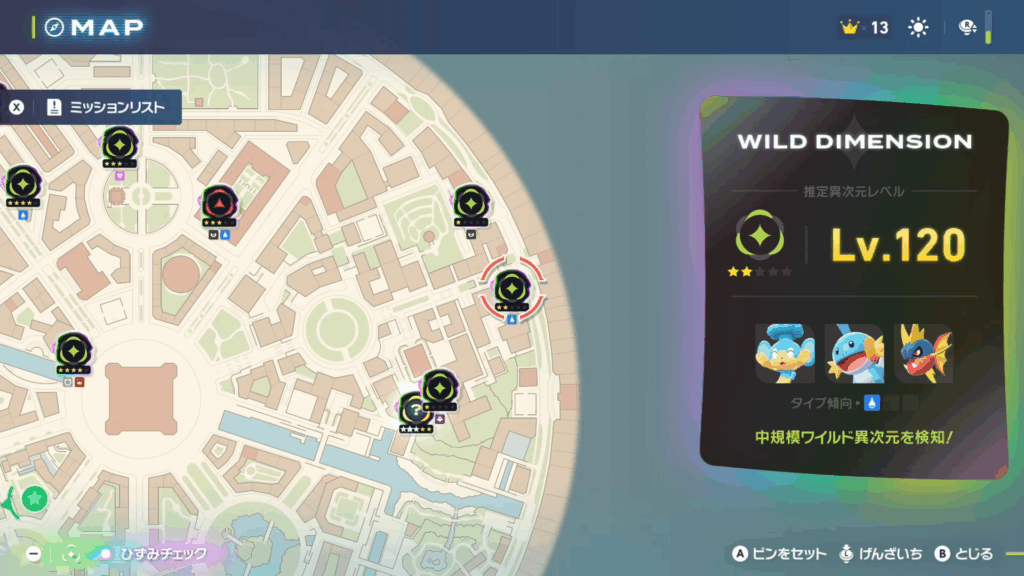Click the marker highlighted by the red ring
Viewport: 1024px width, 576px height.
click(x=511, y=289)
